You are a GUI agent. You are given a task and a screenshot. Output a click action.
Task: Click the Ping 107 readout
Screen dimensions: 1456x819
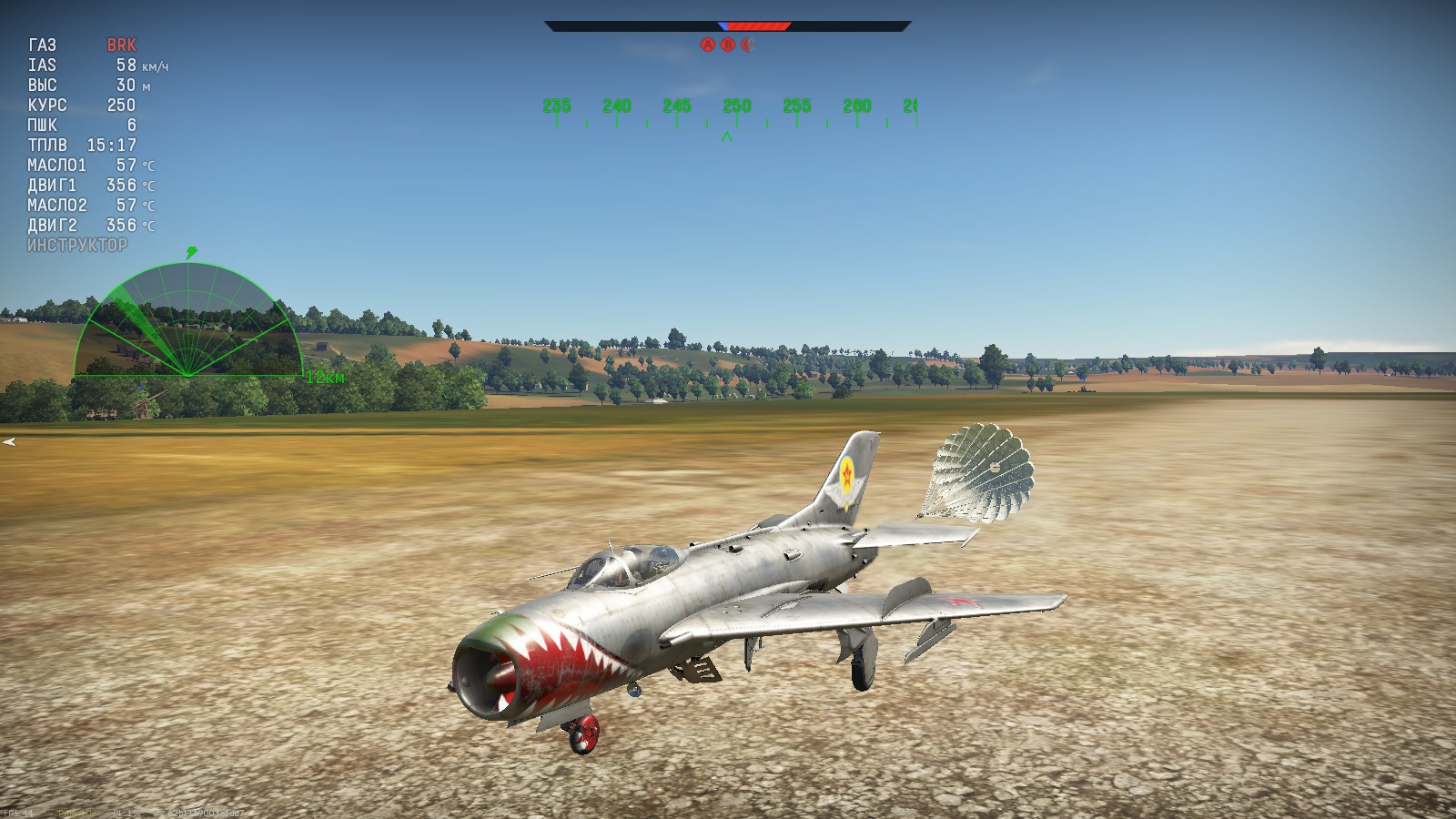click(x=75, y=813)
